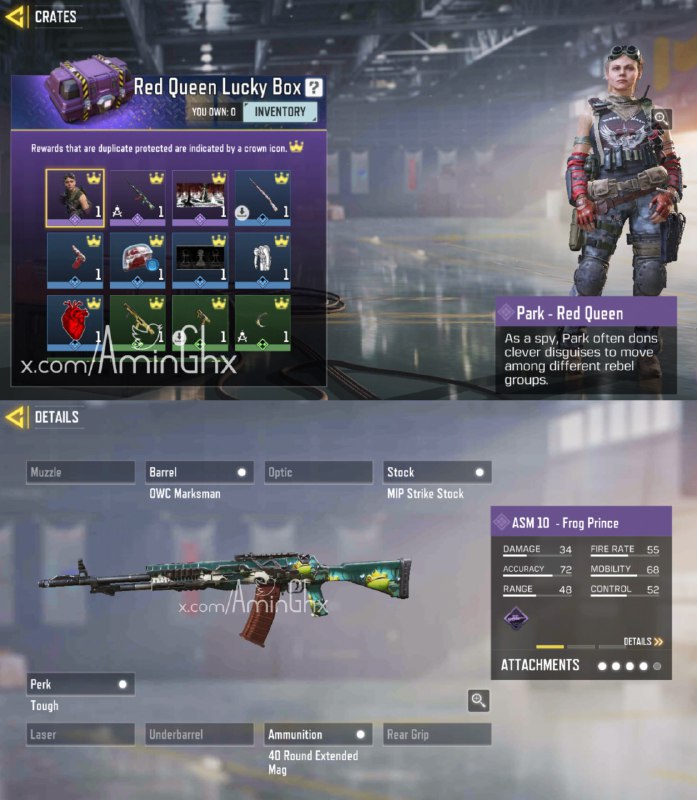Open the Underbarrel attachment slot
This screenshot has width=697, height=800.
(199, 734)
